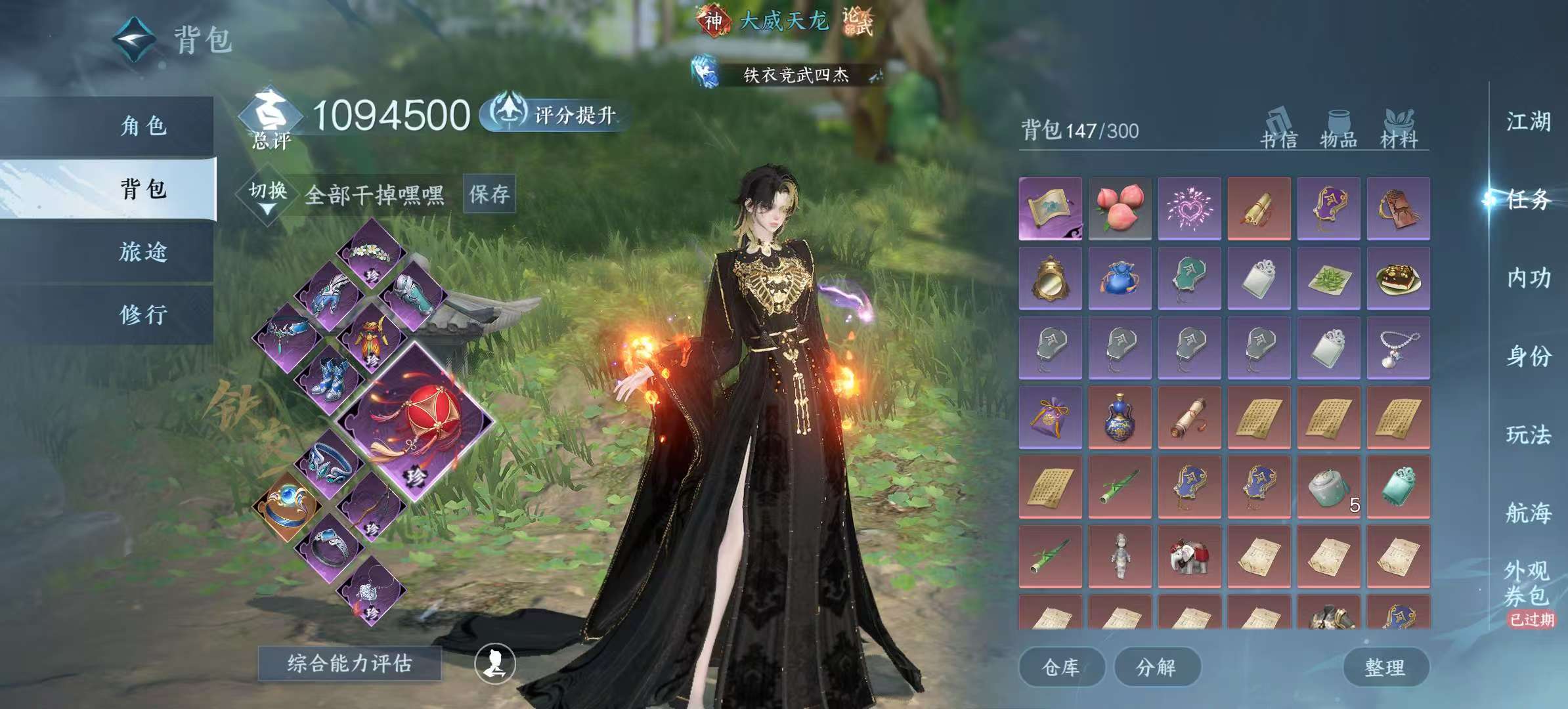The width and height of the screenshot is (1568, 709).
Task: Click the 分解 dismantle button
Action: [1156, 668]
